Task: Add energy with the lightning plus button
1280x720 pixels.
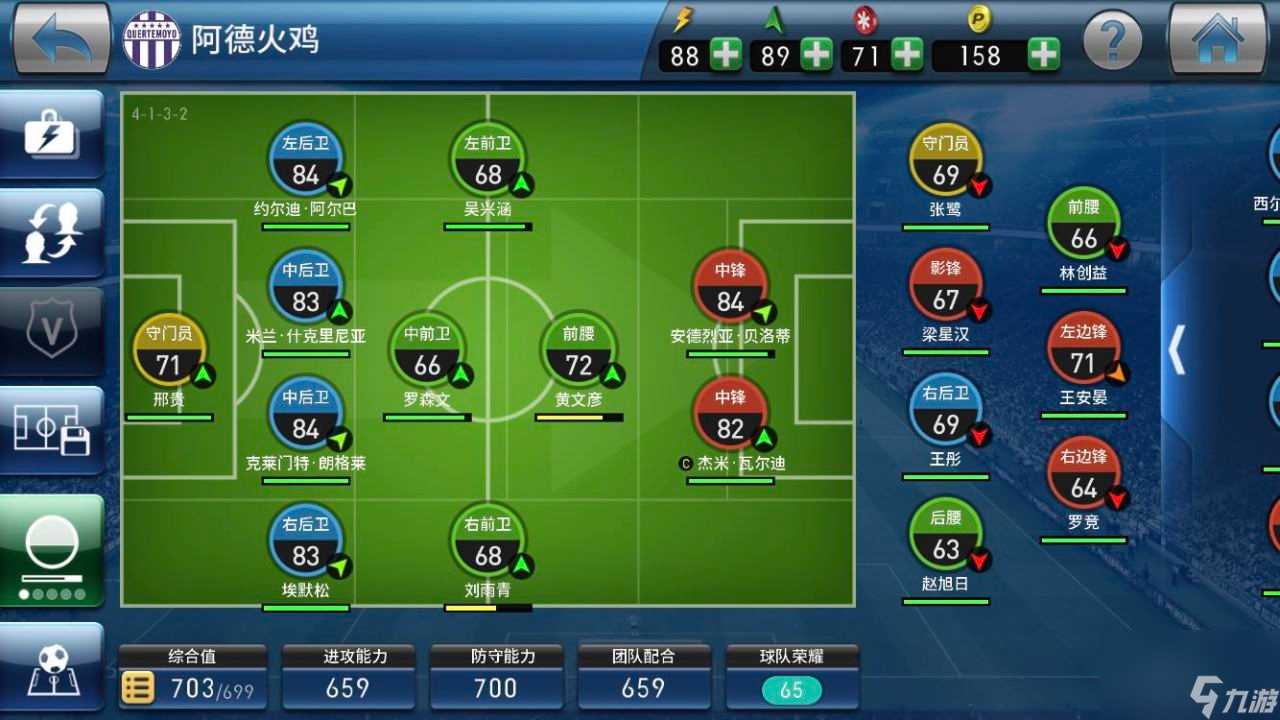Action: click(726, 54)
